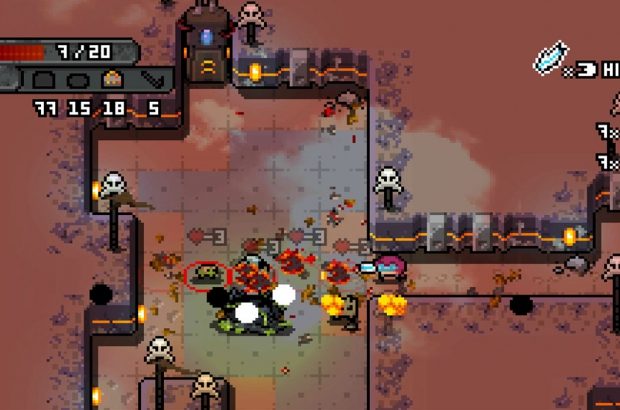Select the highlighted orange ammo icon
Viewport: 620px width, 410px height.
(x=111, y=80)
